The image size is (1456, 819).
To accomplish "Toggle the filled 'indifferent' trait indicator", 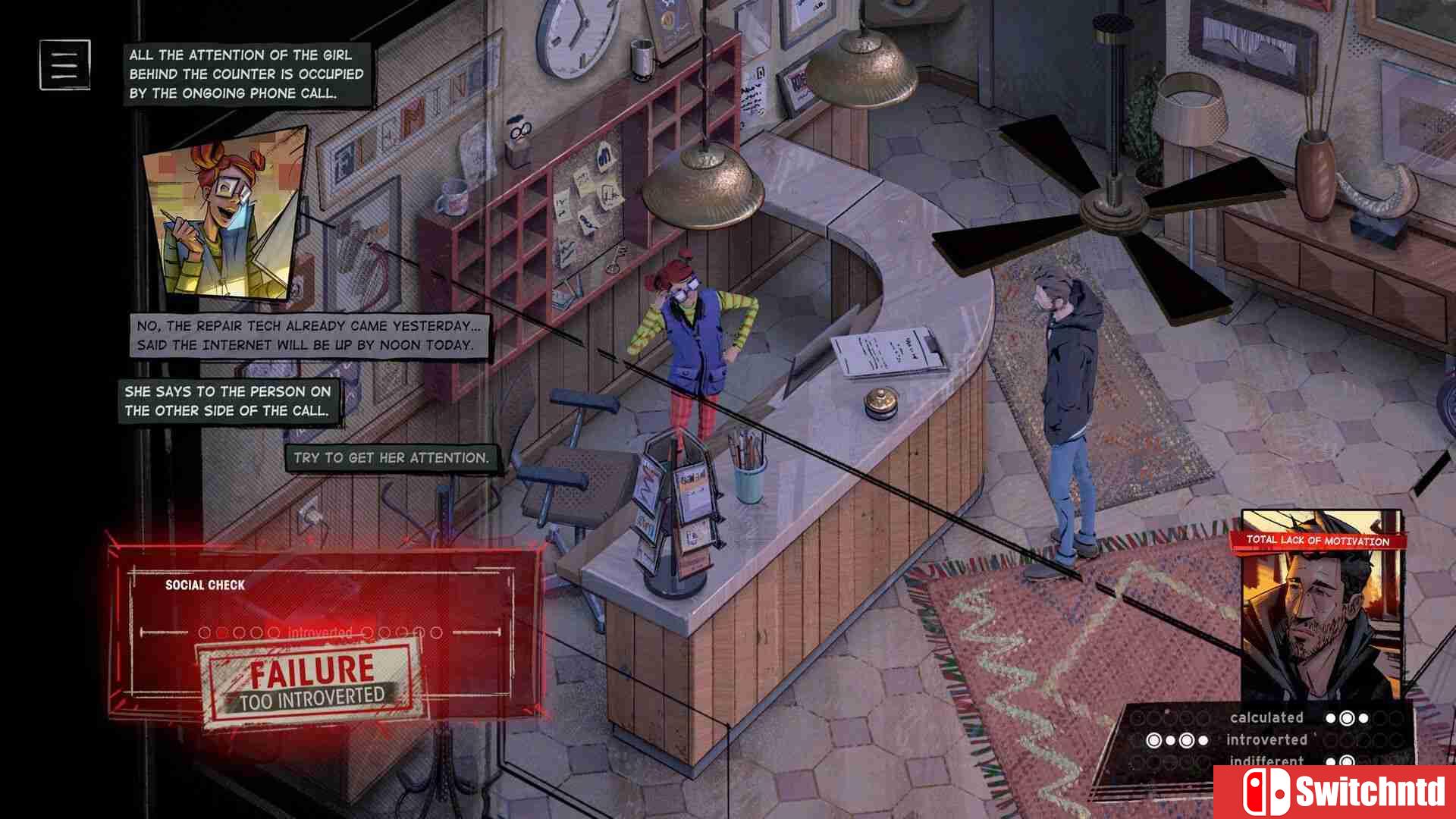I will (1347, 762).
